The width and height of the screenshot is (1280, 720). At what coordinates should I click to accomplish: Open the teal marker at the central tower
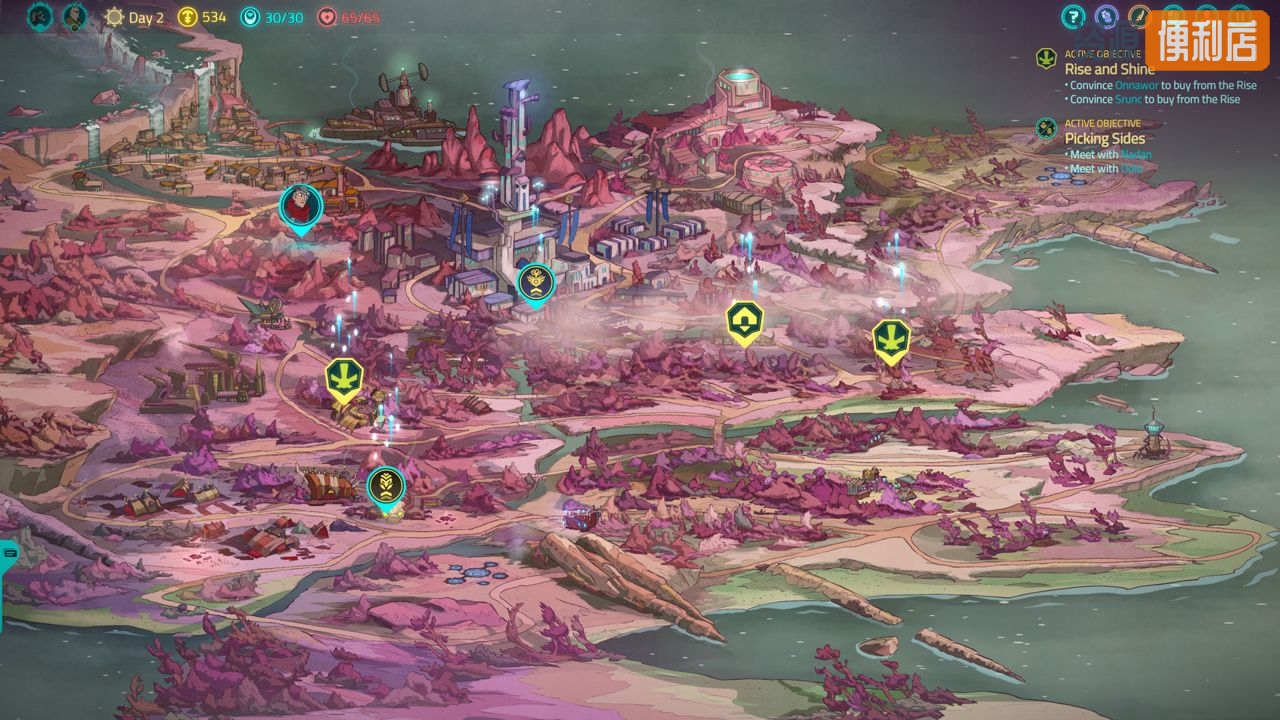536,281
